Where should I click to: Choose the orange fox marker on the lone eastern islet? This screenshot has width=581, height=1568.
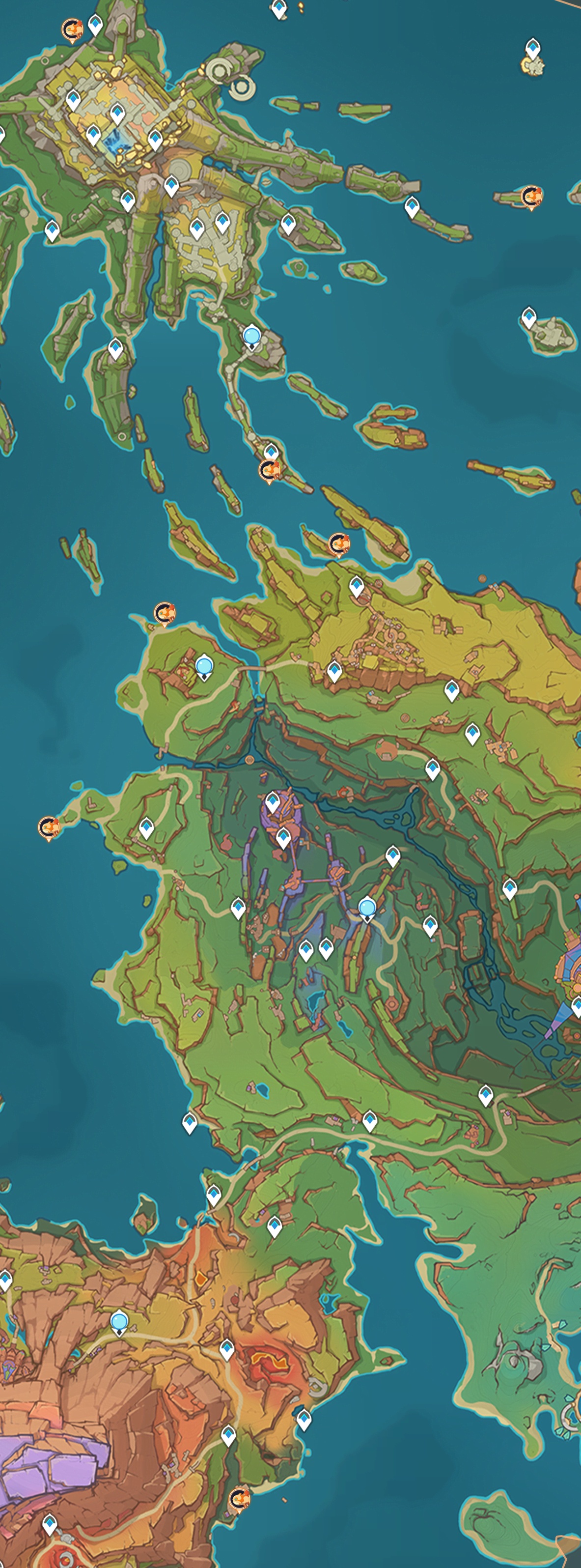pyautogui.click(x=531, y=197)
